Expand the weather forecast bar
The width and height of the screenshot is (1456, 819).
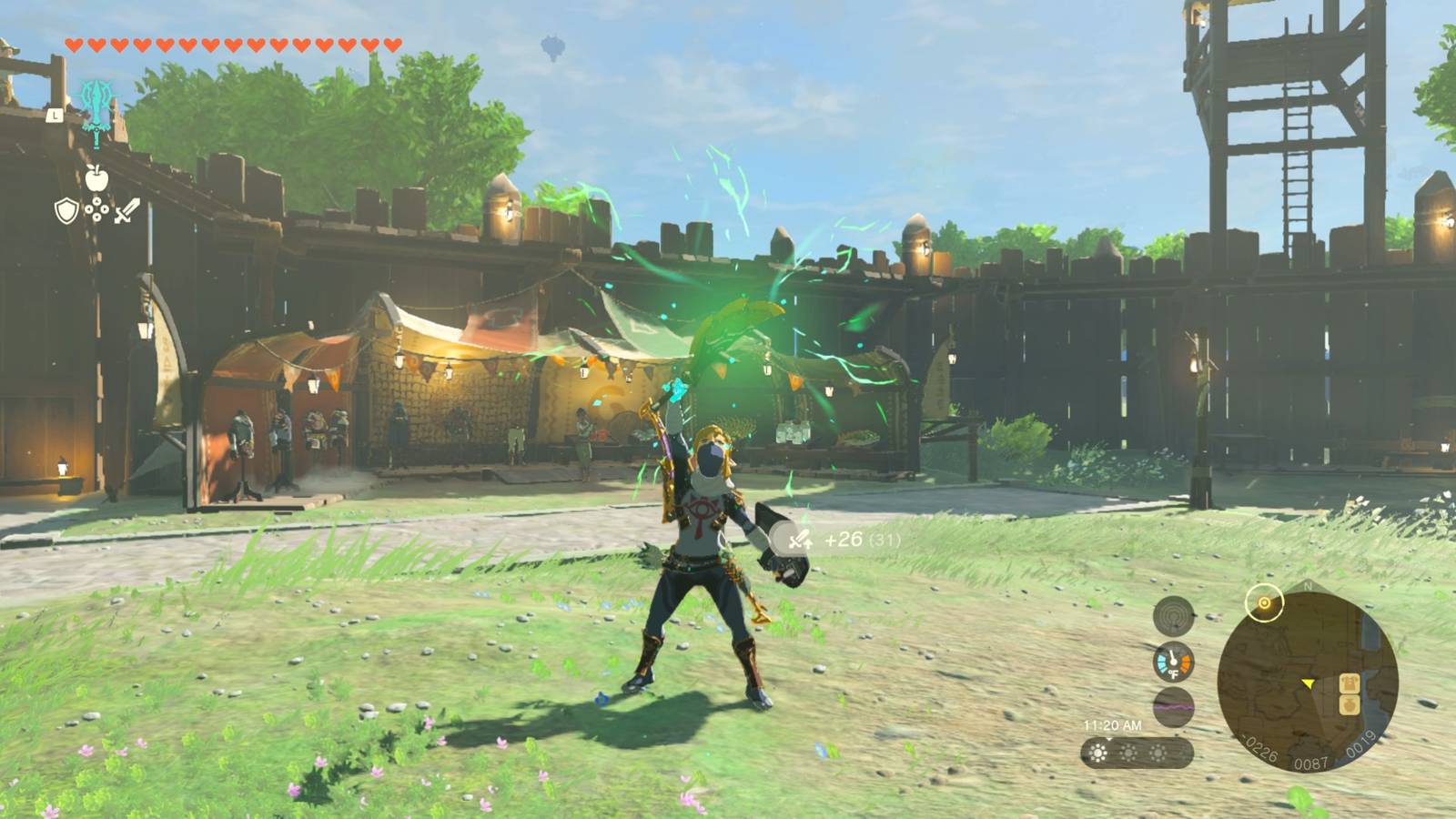1138,753
